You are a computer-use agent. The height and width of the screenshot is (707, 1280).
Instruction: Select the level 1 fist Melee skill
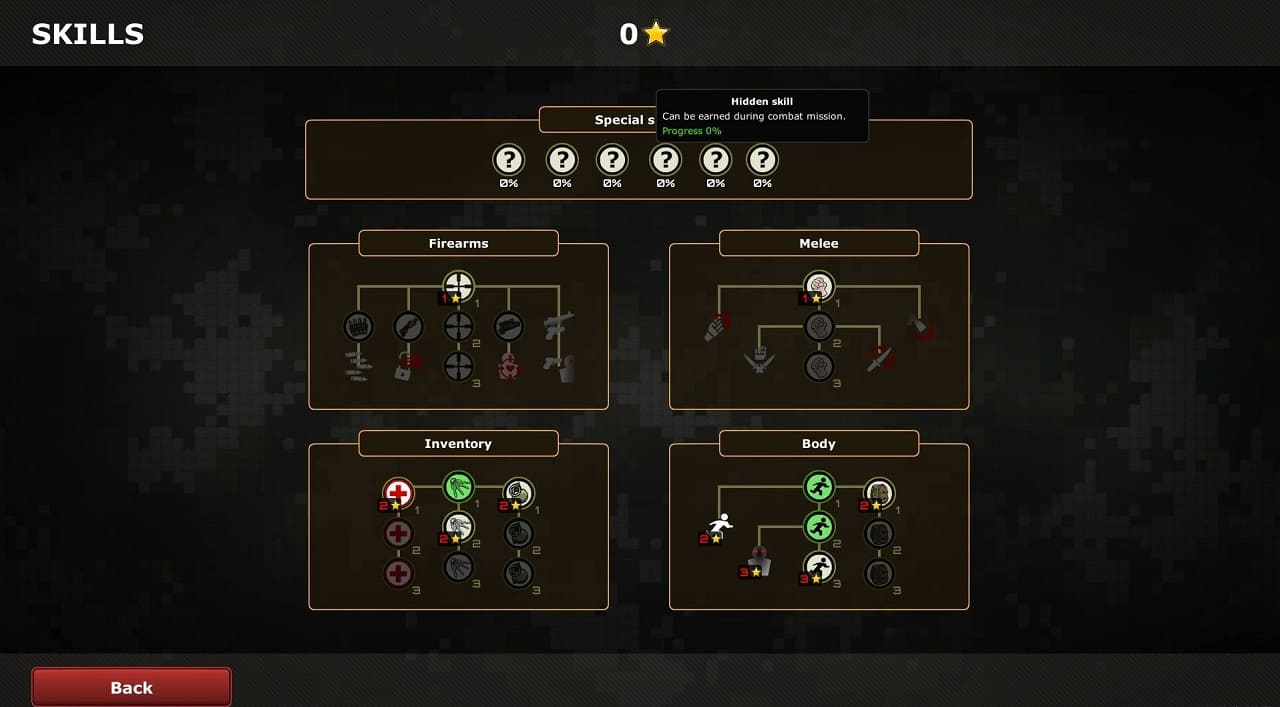tap(819, 287)
